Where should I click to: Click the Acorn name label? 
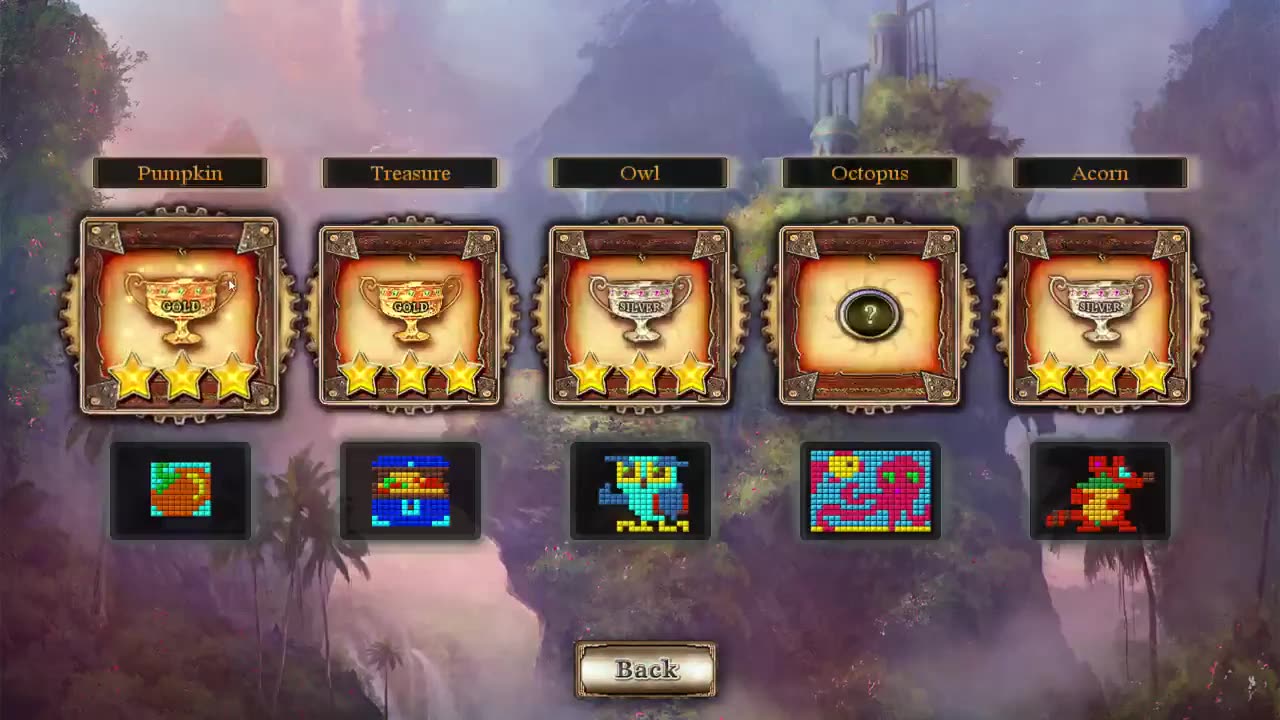click(1100, 173)
